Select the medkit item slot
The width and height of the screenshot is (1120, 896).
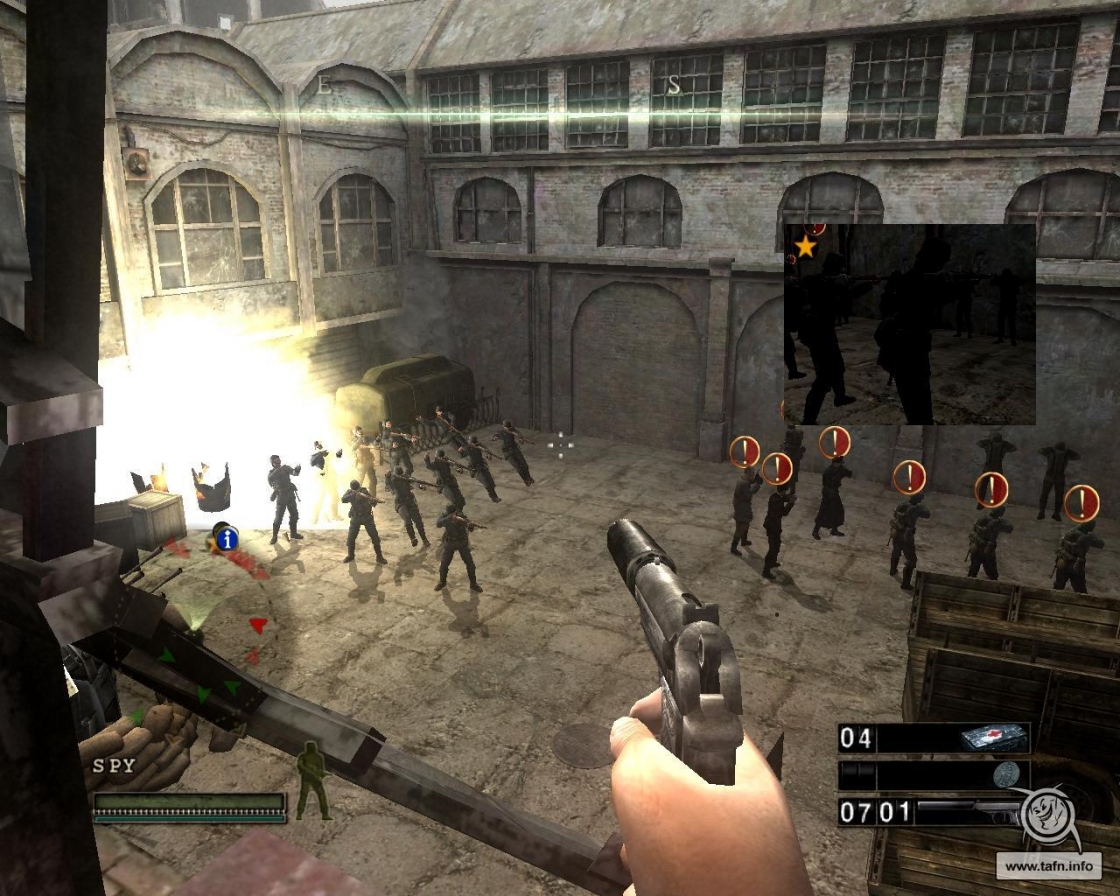[x=993, y=738]
